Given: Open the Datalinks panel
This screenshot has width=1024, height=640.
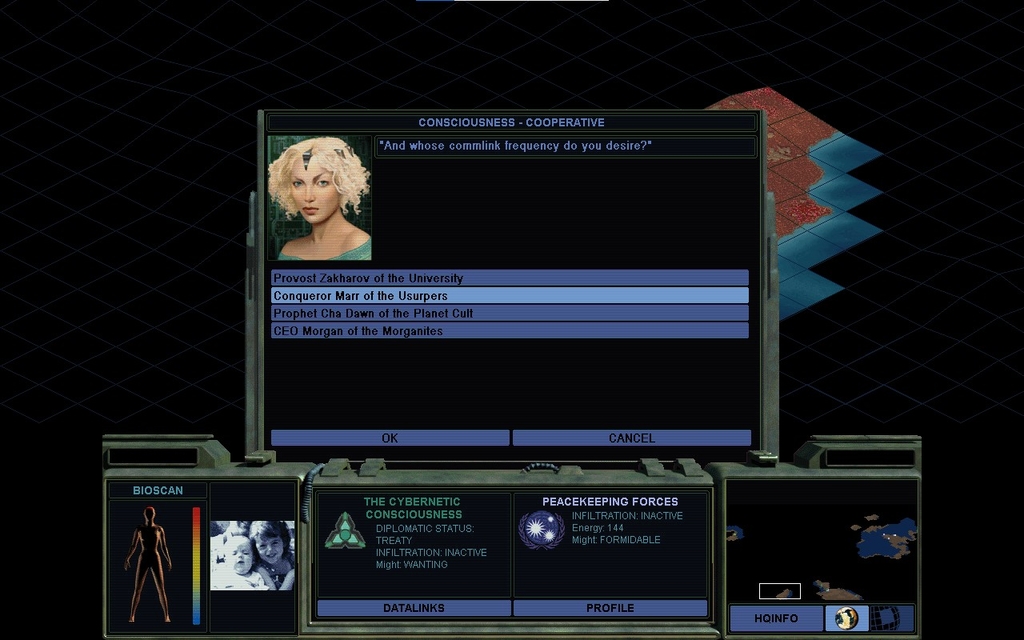Looking at the screenshot, I should tap(413, 608).
